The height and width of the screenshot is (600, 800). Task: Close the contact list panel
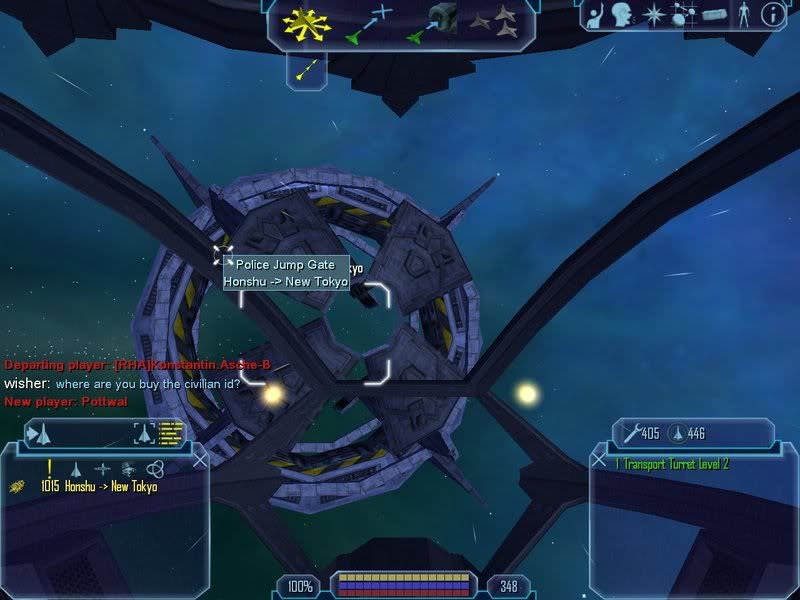200,460
